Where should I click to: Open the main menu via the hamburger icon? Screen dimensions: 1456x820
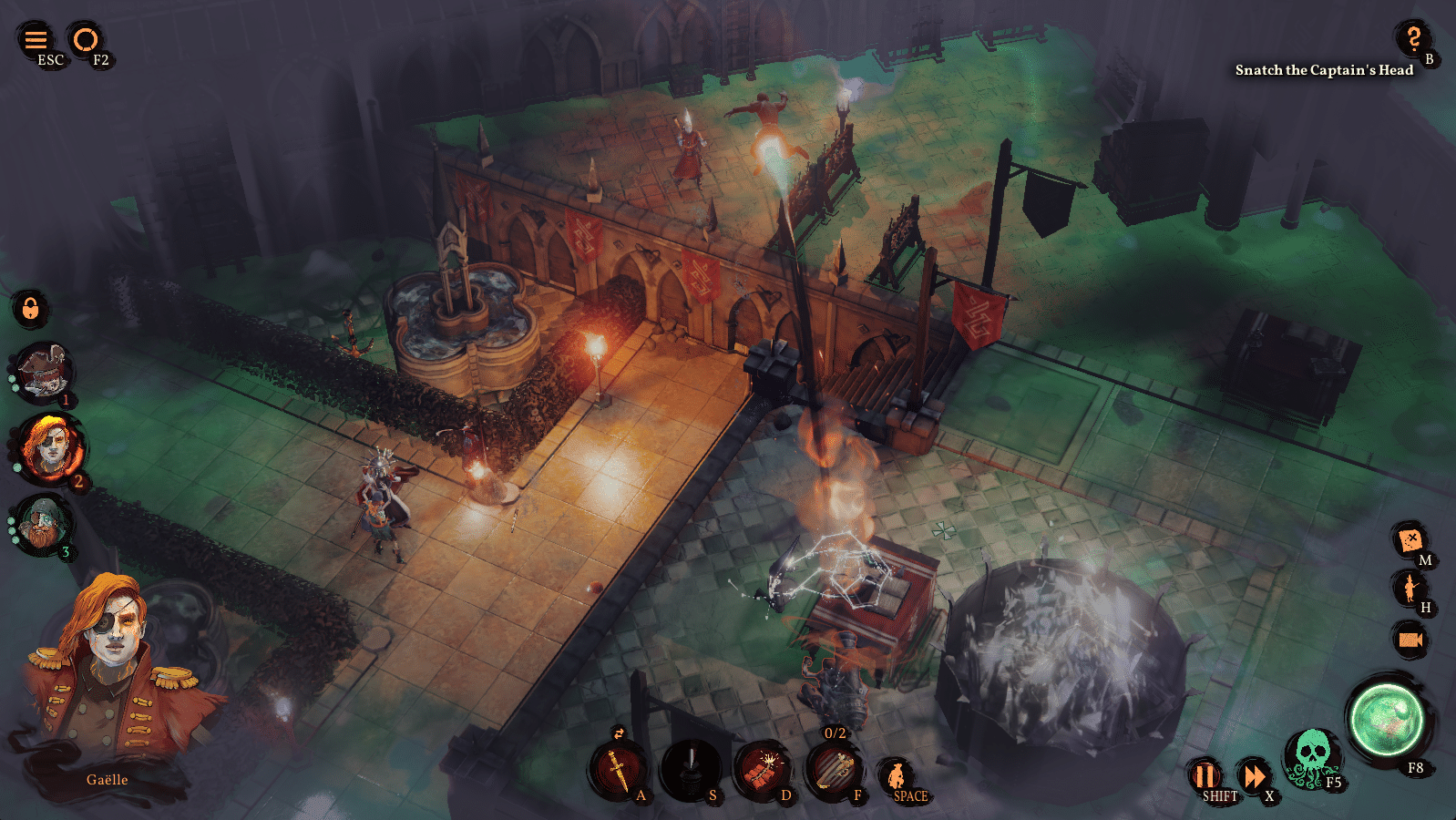click(x=35, y=40)
